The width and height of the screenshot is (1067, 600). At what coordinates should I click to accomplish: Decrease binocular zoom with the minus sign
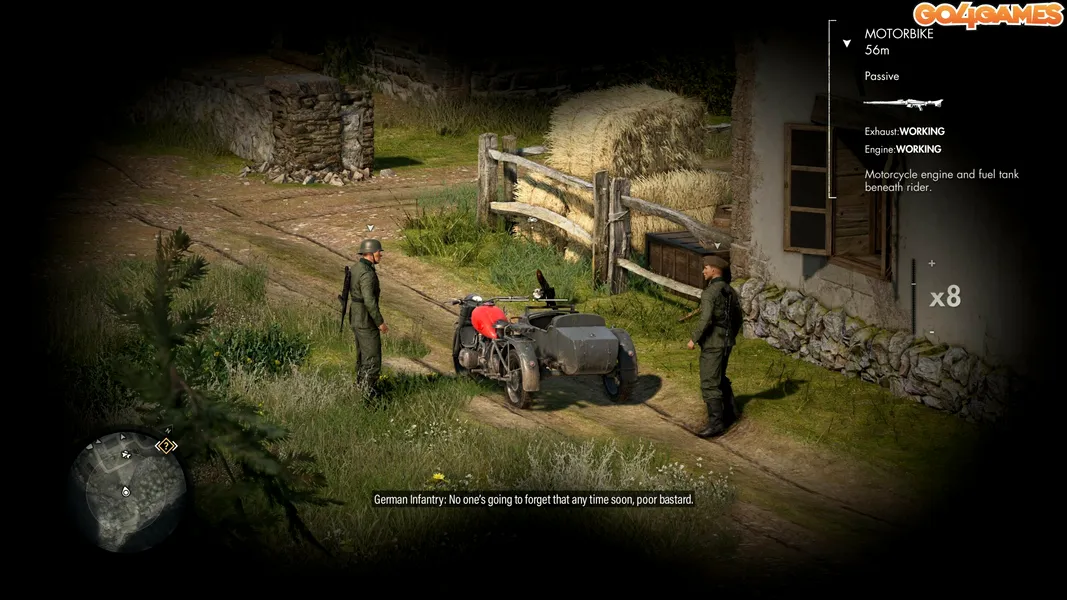tap(932, 332)
